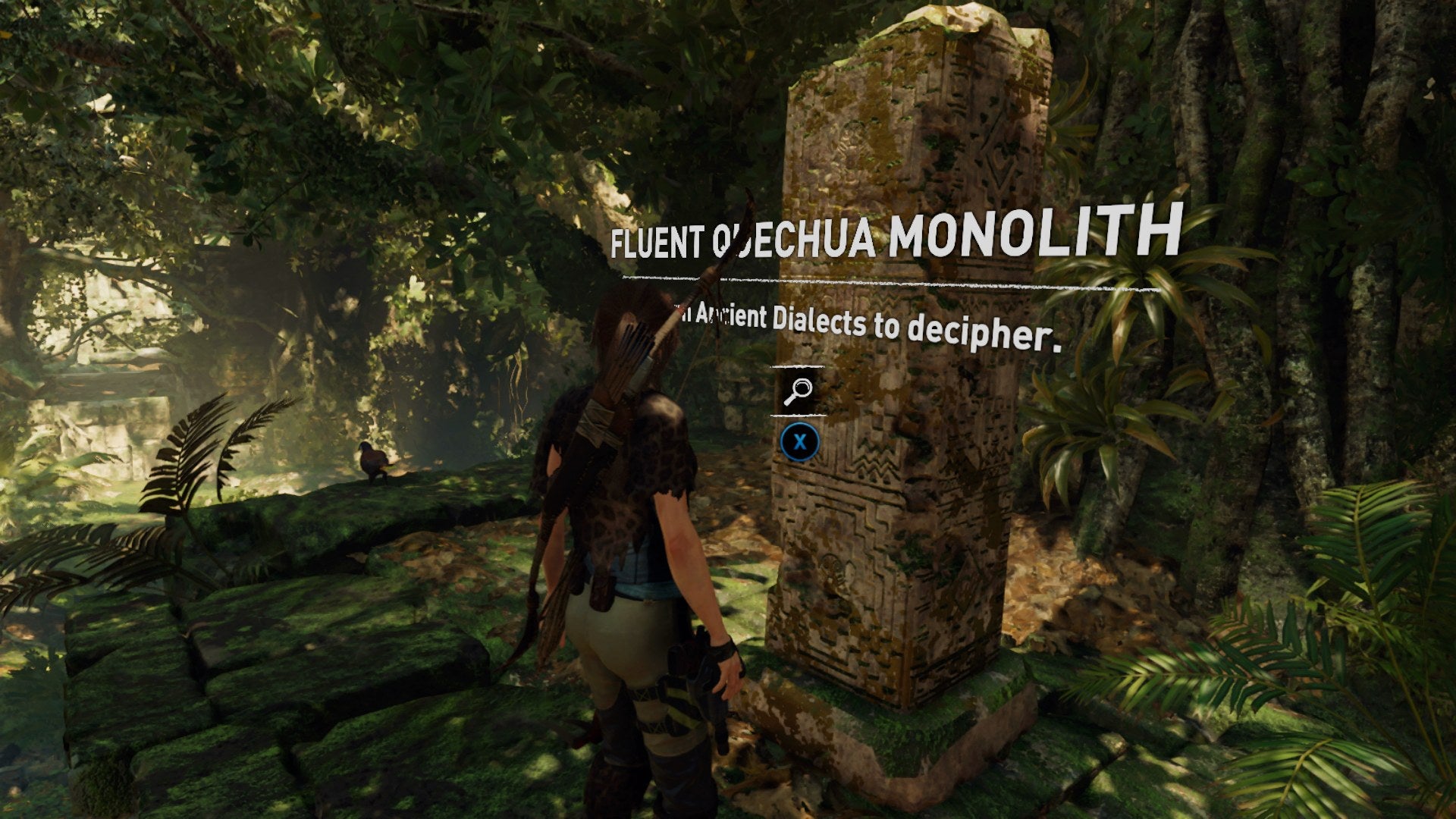Select the magnifier icon below the monolith title
Viewport: 1456px width, 819px height.
798,391
